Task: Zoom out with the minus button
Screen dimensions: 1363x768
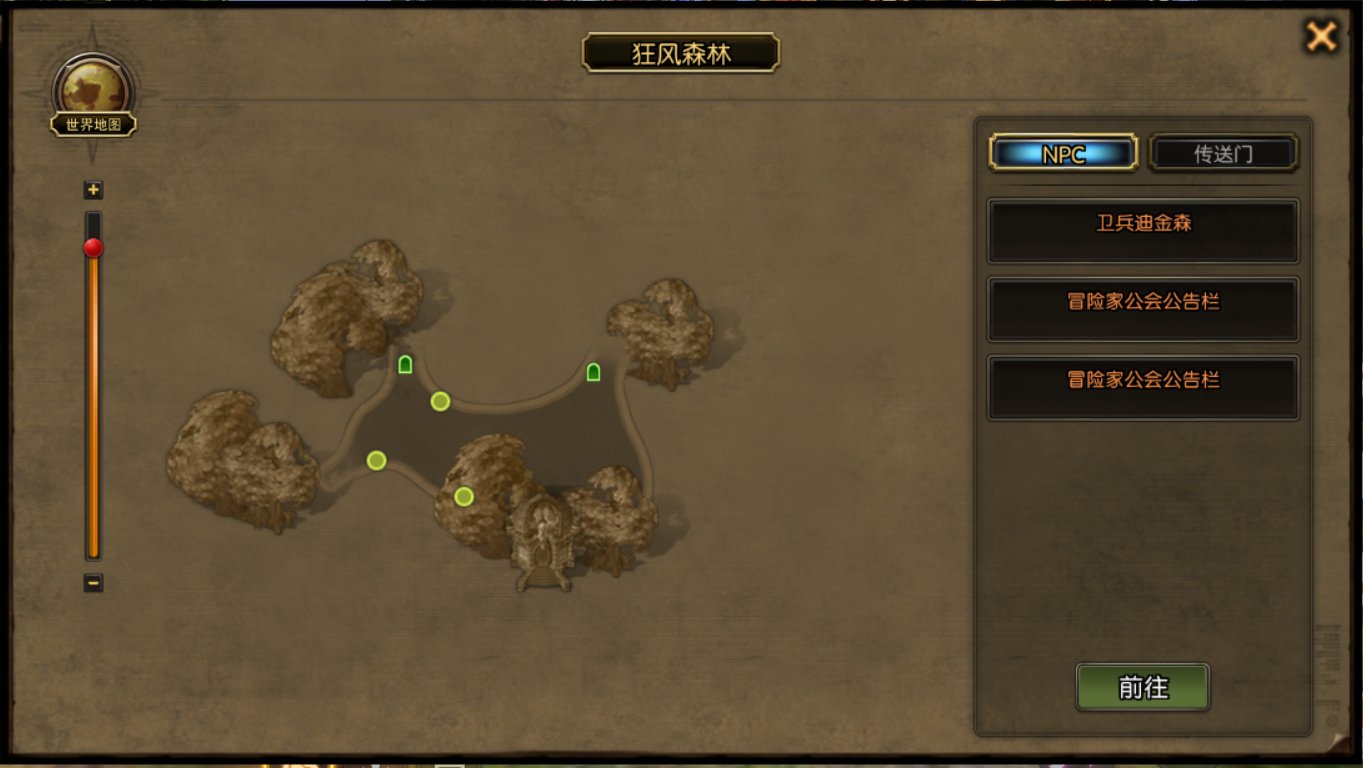Action: click(x=93, y=582)
